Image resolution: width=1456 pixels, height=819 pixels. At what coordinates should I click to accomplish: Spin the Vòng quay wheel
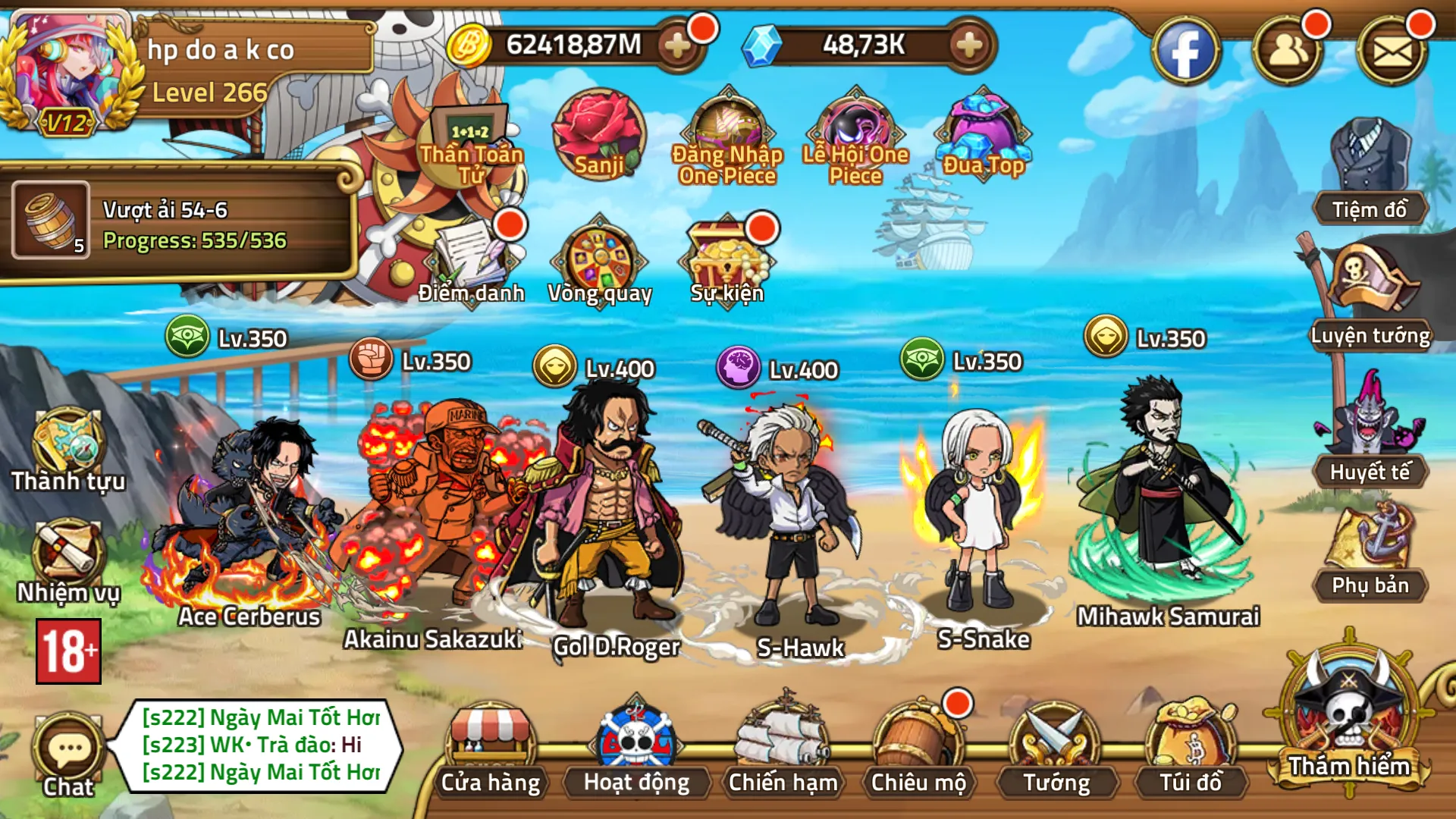[600, 262]
